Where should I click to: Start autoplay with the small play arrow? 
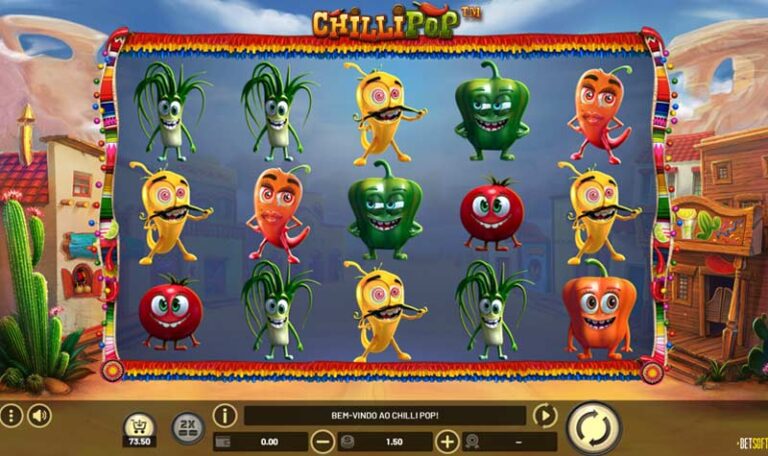pos(544,415)
